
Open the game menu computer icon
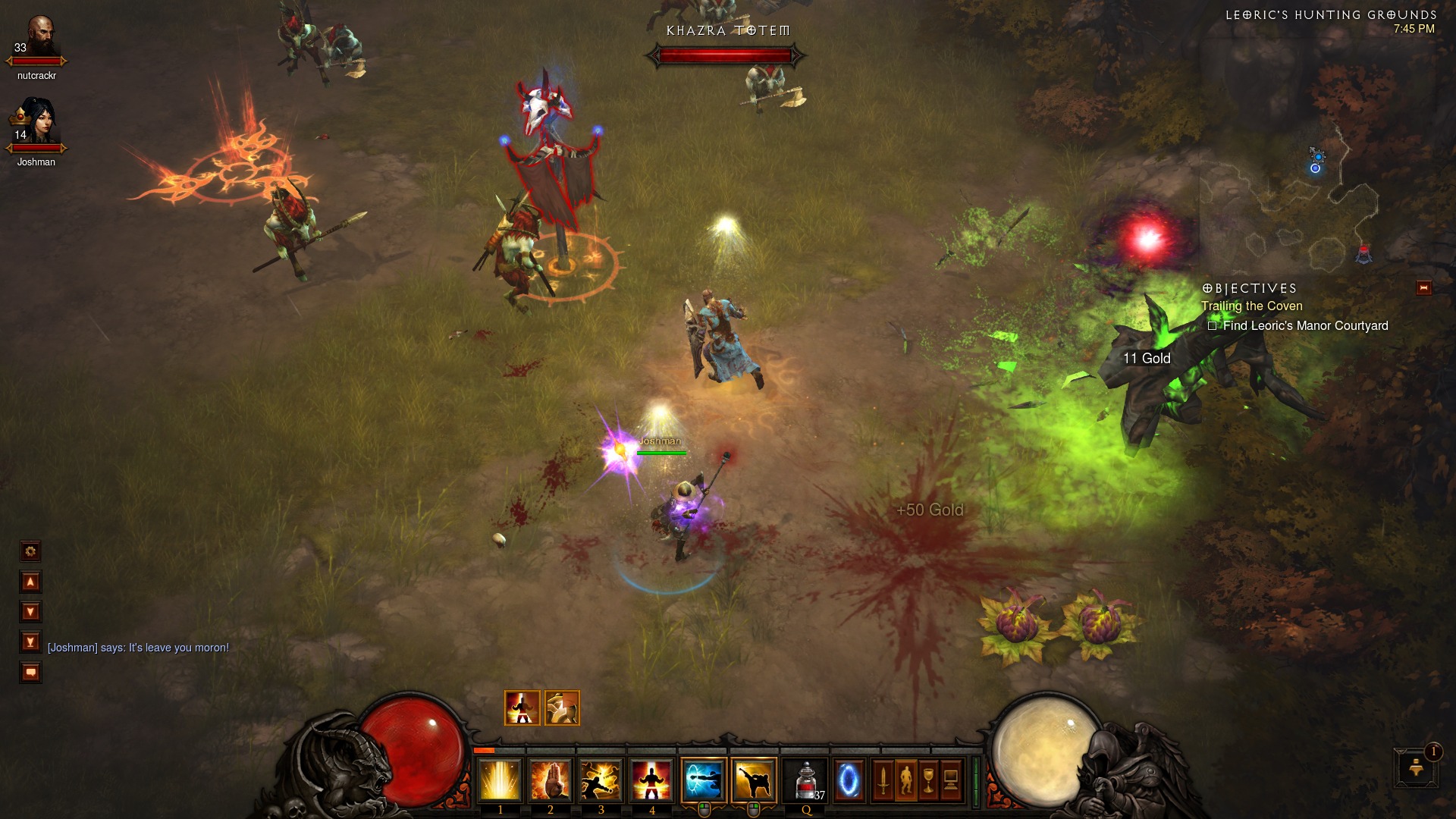click(951, 780)
